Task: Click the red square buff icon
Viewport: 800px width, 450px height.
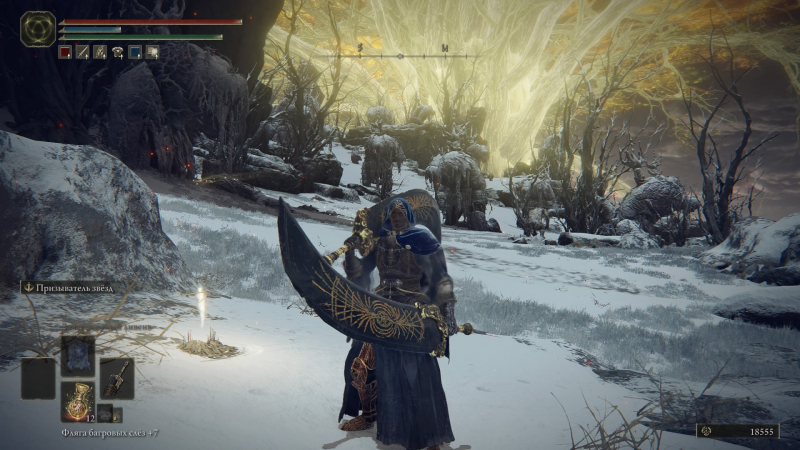Action: (x=65, y=52)
